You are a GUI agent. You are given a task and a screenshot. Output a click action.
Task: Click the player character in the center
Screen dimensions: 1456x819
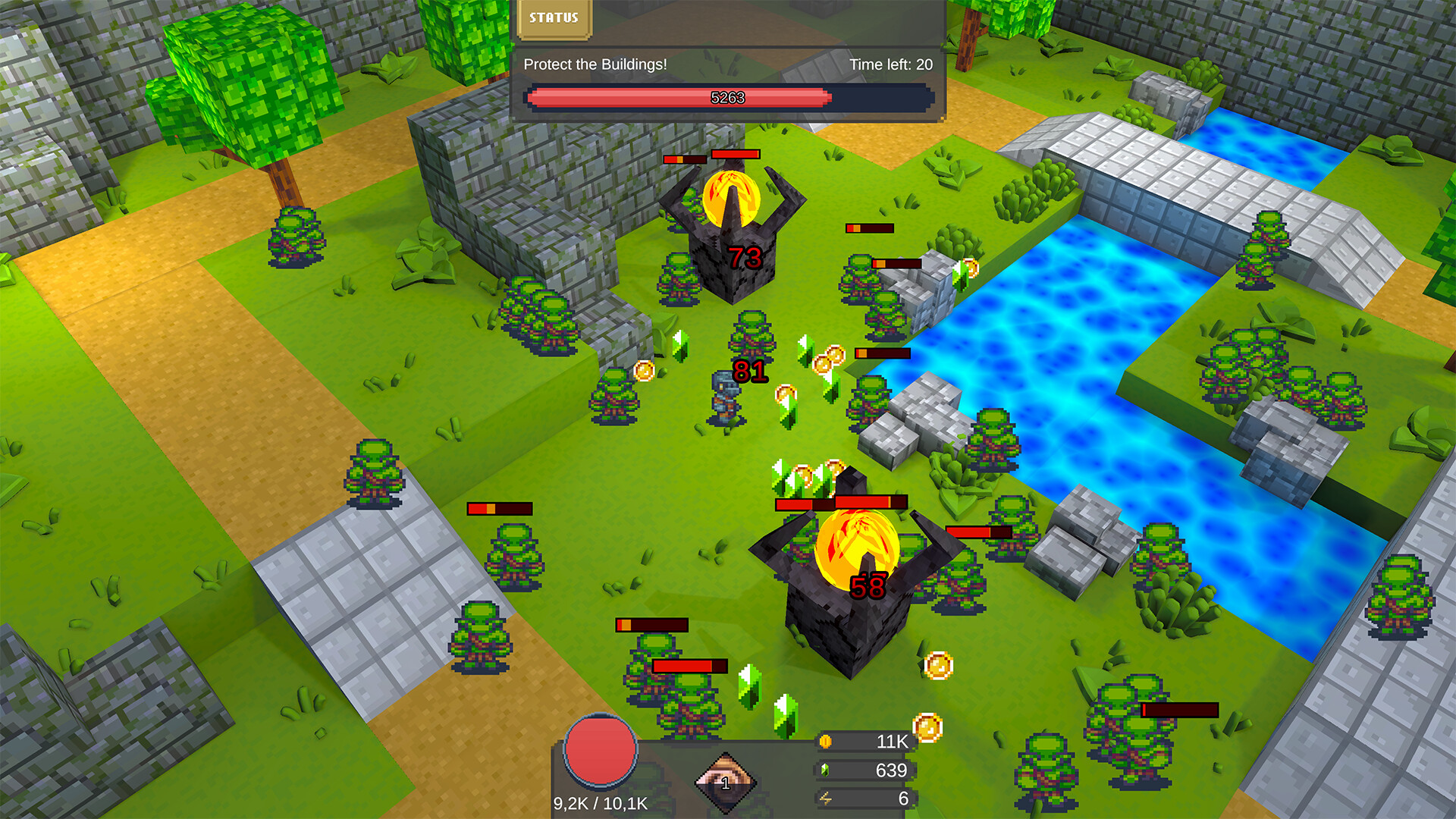click(x=724, y=398)
